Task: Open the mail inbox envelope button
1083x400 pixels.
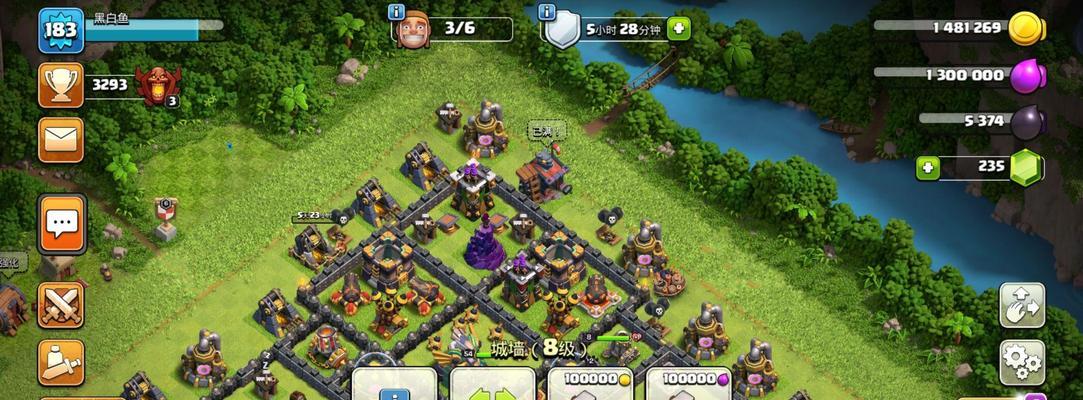Action: (61, 139)
